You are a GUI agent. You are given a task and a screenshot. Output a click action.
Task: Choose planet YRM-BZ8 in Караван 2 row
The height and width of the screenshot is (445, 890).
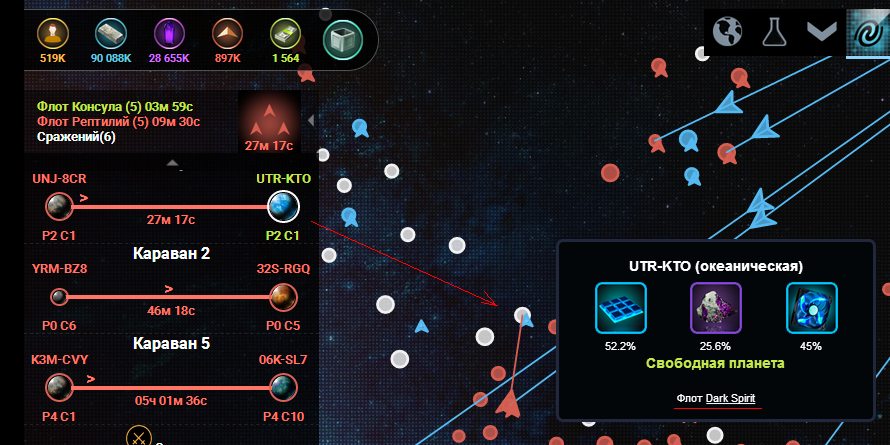[x=59, y=296]
